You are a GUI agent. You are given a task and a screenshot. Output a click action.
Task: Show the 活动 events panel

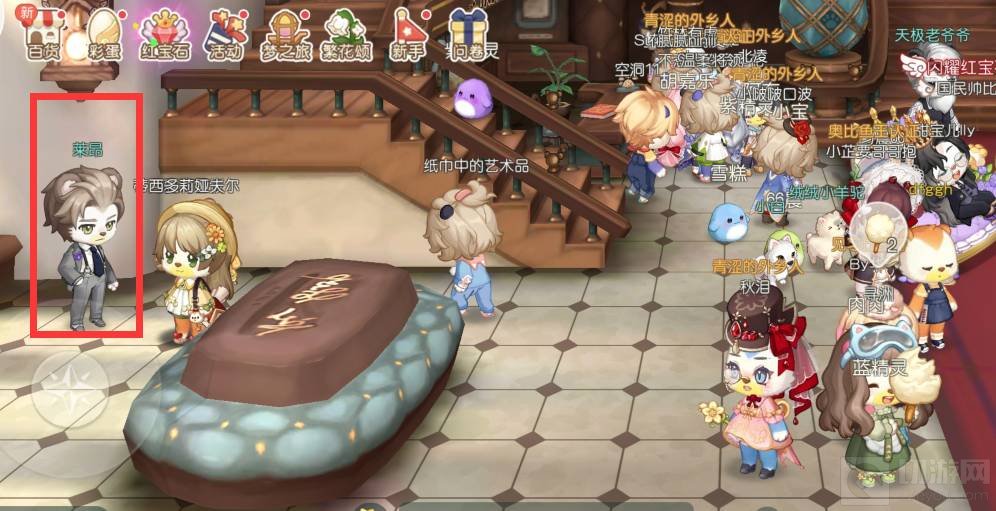click(224, 32)
